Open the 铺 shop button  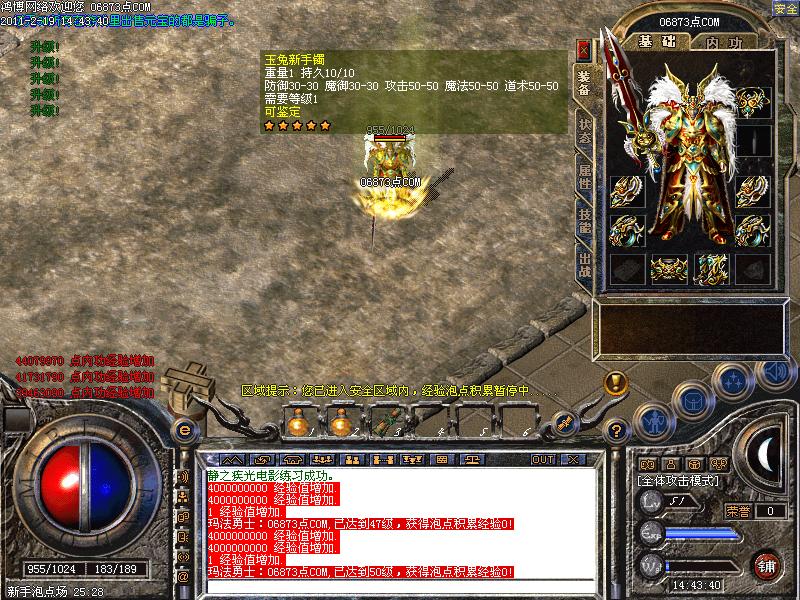point(767,564)
